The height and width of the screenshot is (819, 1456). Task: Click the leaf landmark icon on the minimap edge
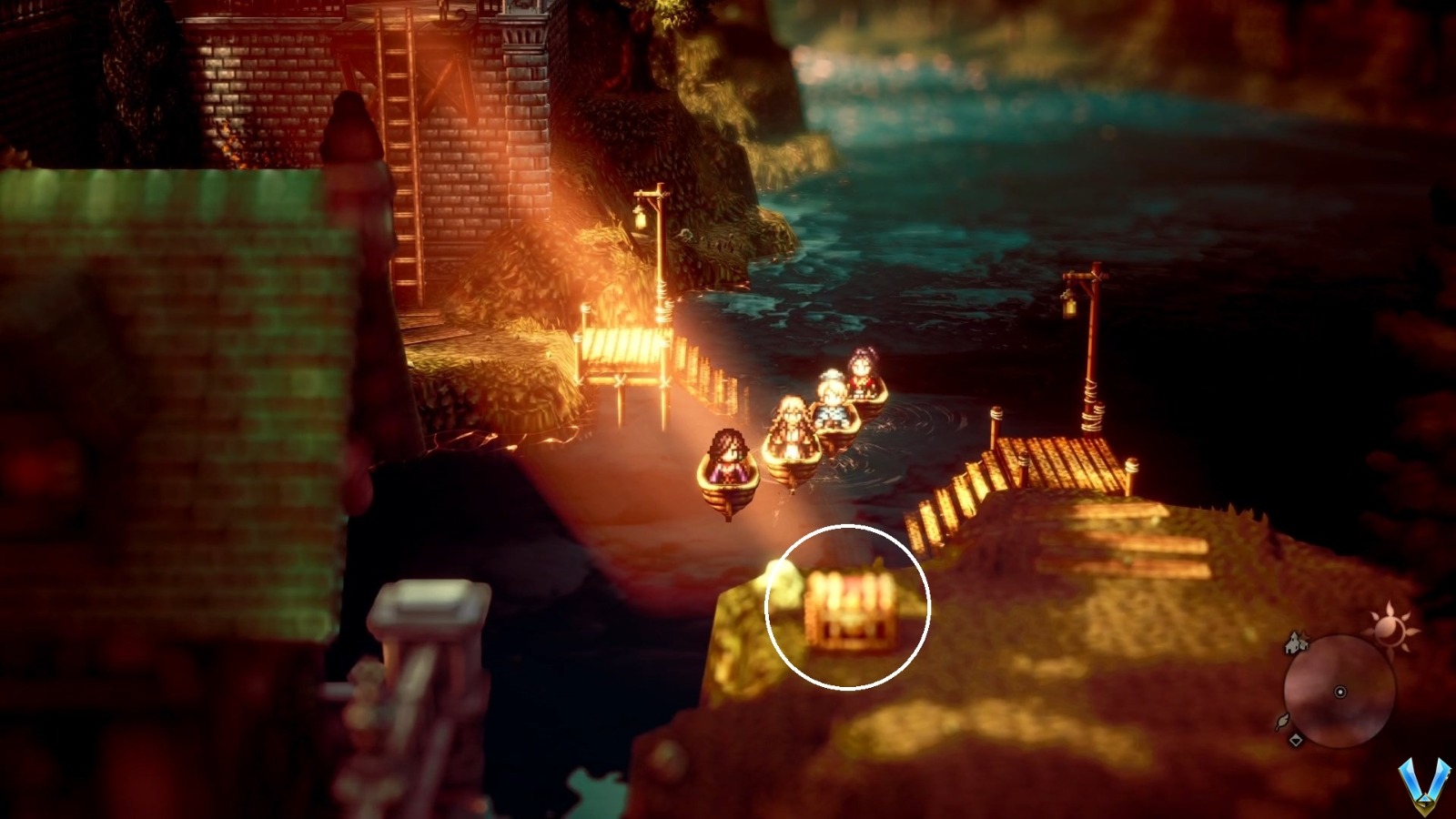[1281, 722]
